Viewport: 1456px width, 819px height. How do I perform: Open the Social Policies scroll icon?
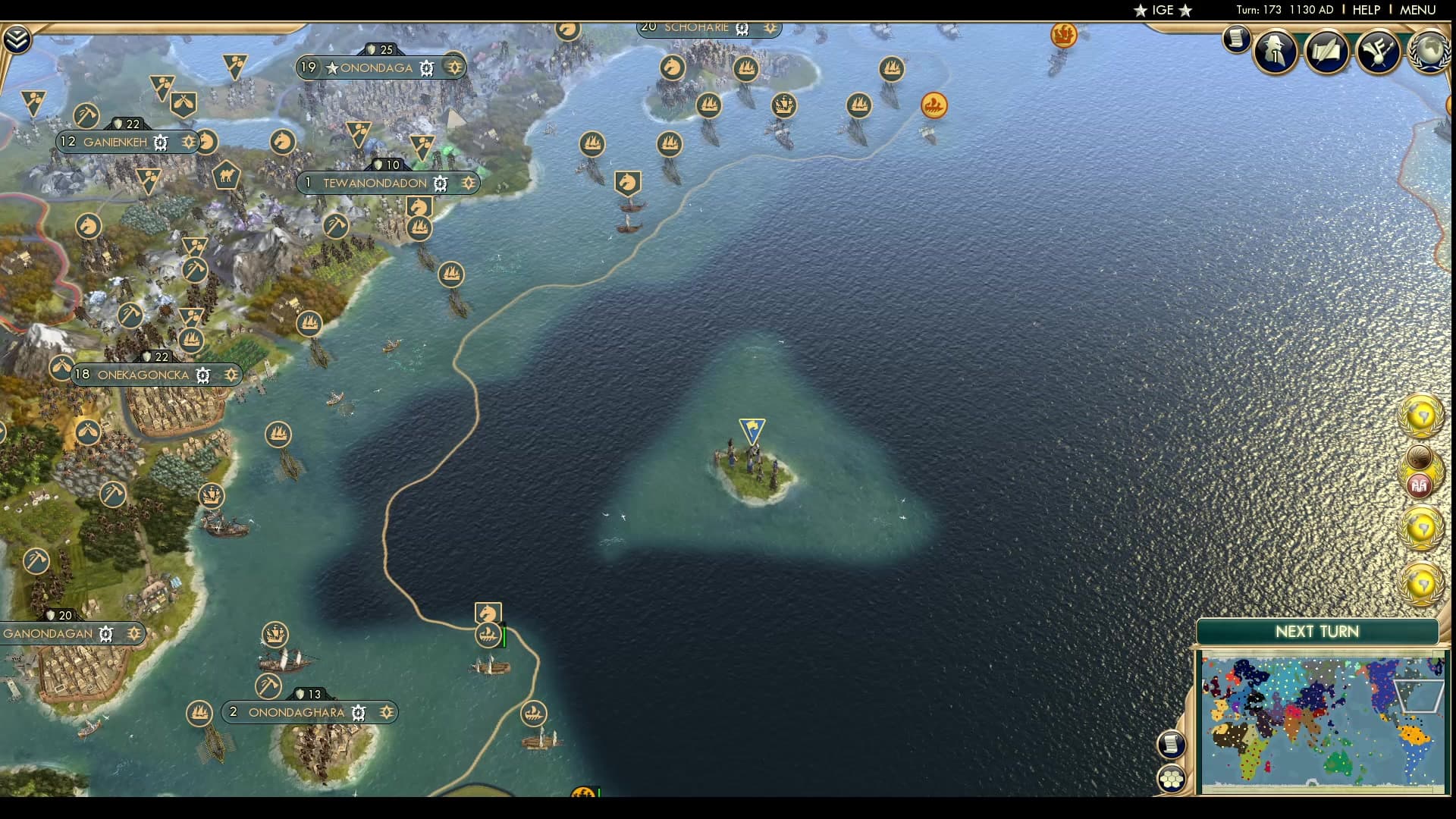click(1327, 52)
